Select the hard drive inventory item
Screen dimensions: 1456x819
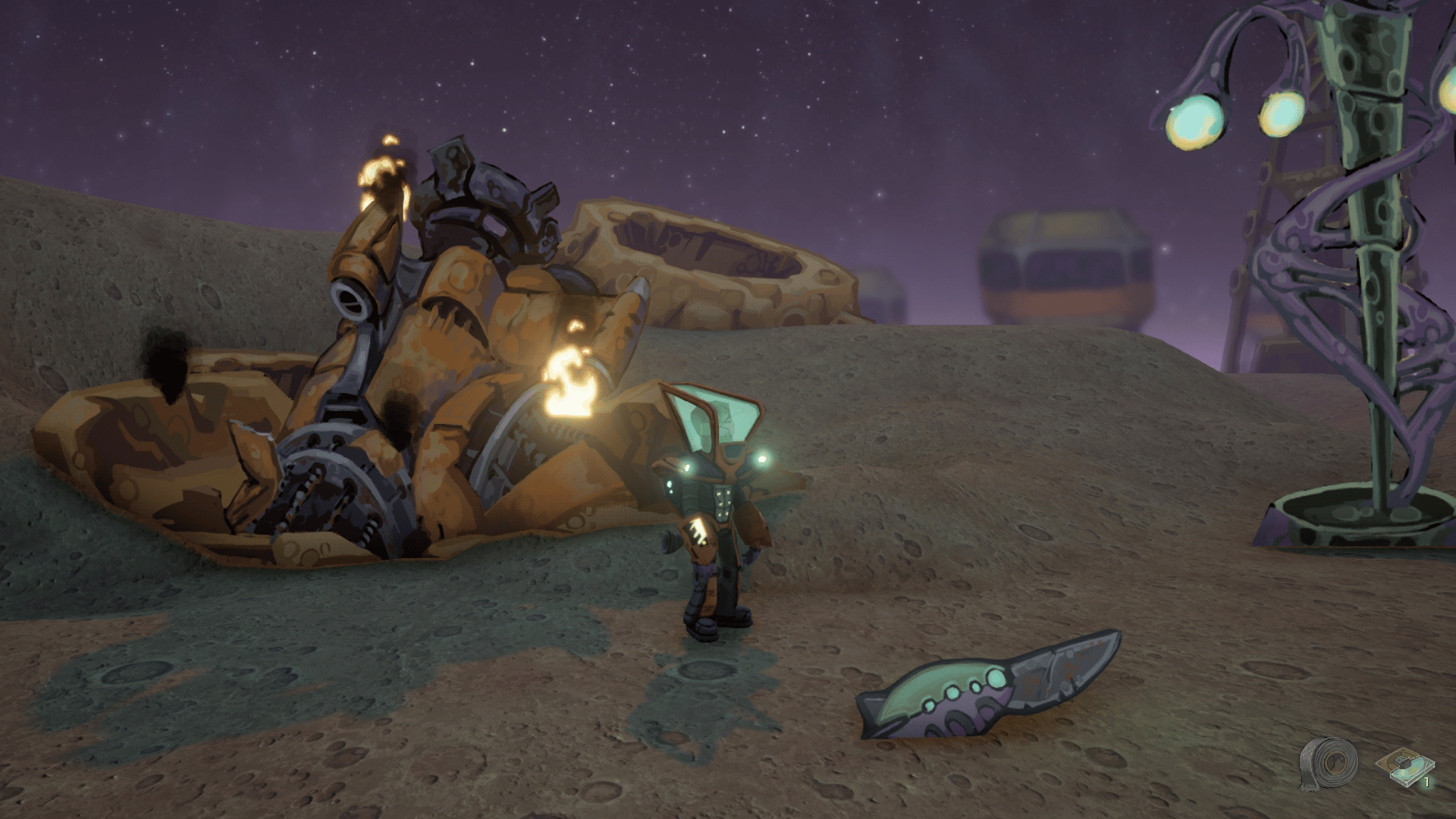tap(1405, 767)
